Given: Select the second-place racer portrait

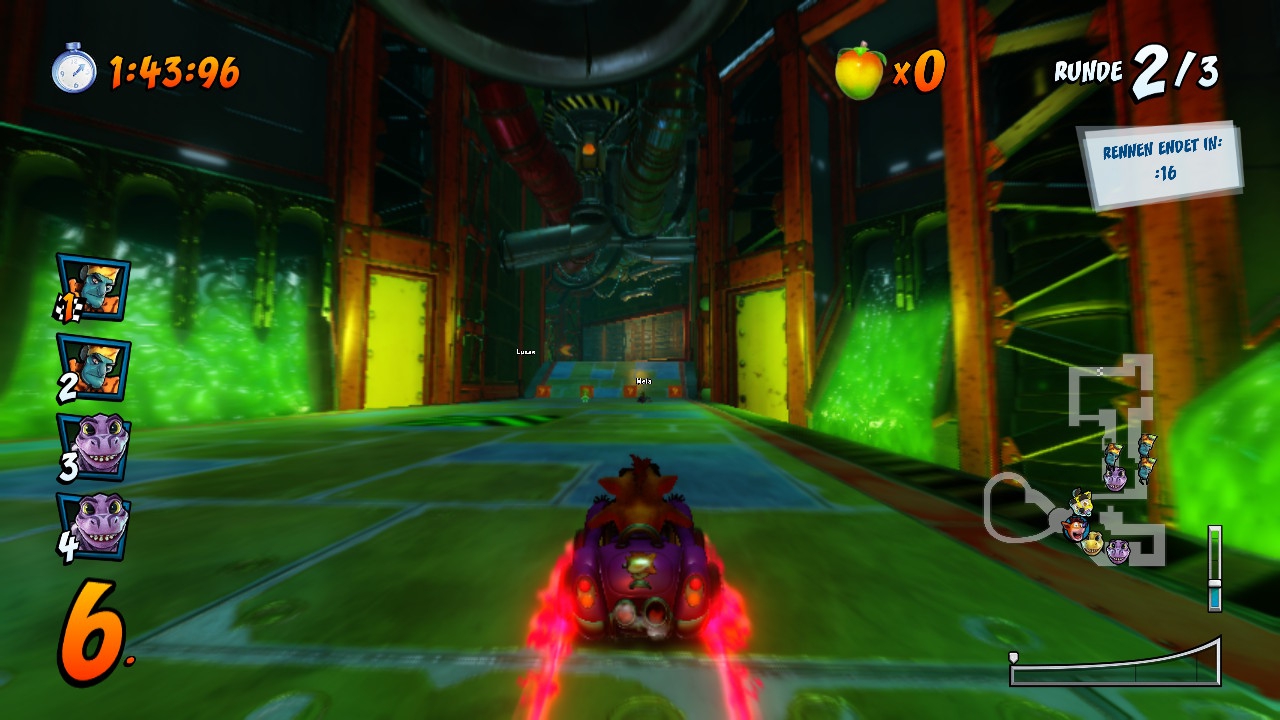Looking at the screenshot, I should 95,365.
